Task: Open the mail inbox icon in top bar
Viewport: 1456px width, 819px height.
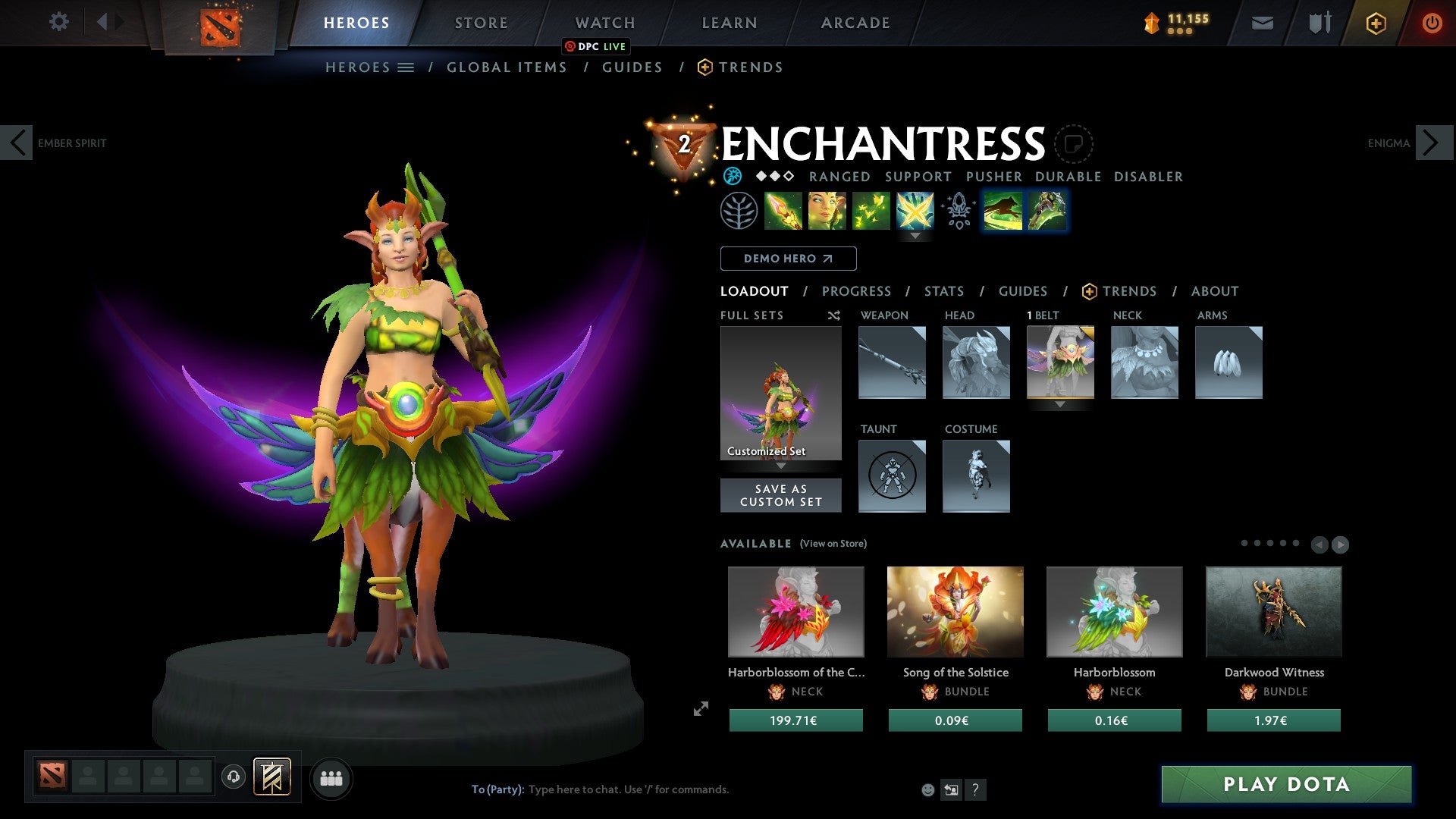Action: pyautogui.click(x=1262, y=23)
